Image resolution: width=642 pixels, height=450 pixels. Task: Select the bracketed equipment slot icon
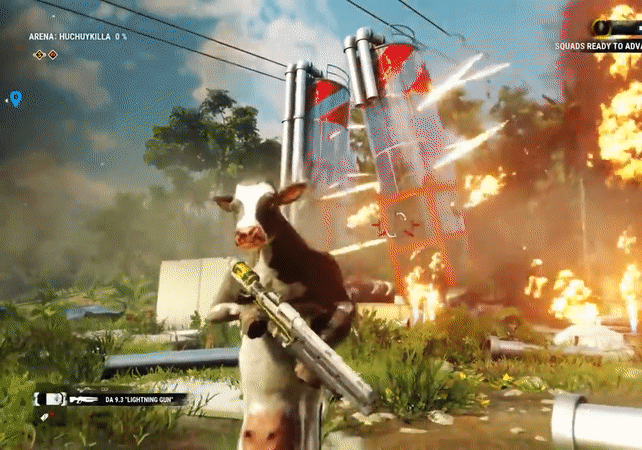point(53,398)
